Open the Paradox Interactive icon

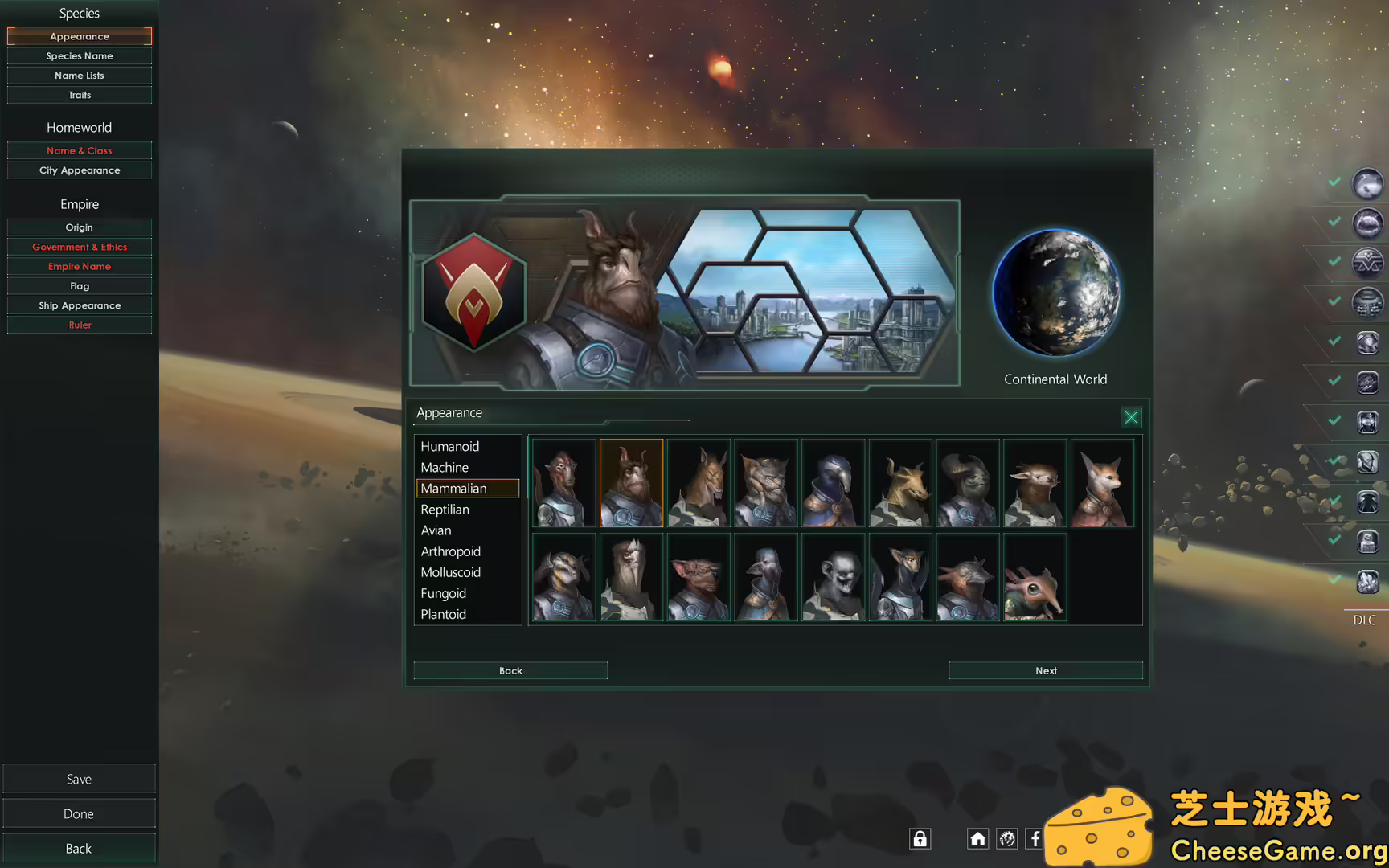[x=1006, y=838]
